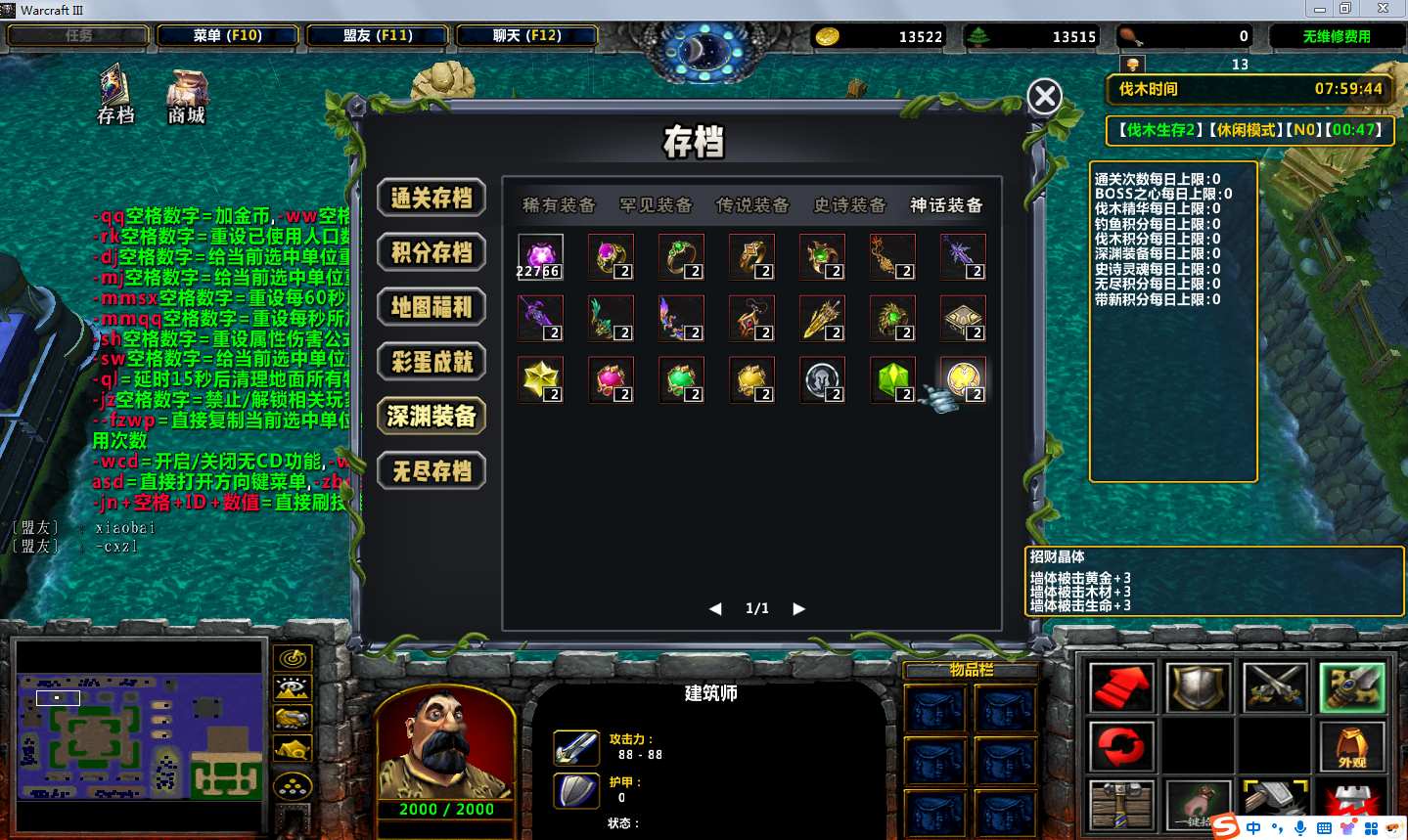Open the 地图福利 section
Screen dimensions: 1408x840
[x=431, y=308]
